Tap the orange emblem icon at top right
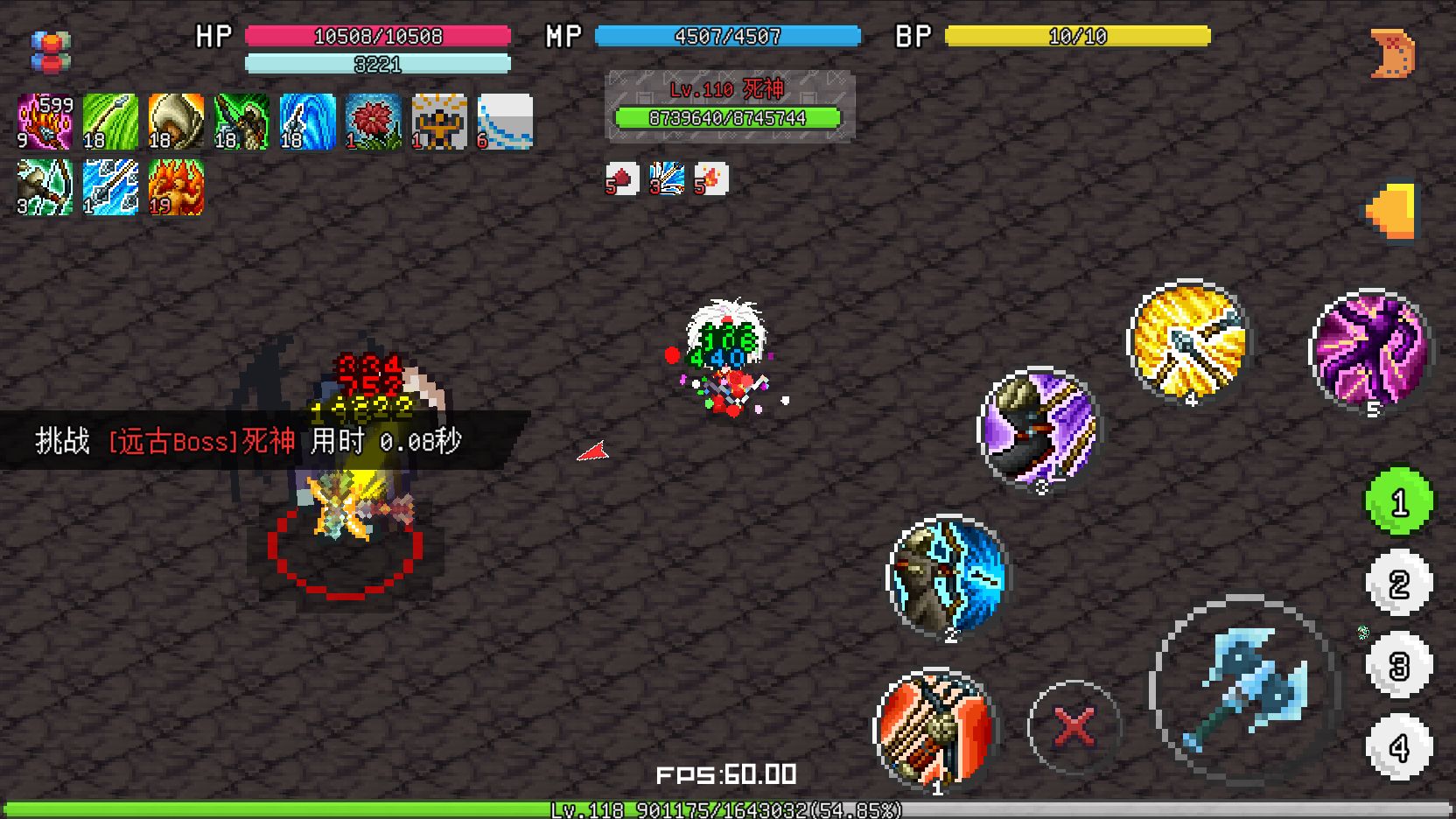1456x819 pixels. click(1393, 52)
